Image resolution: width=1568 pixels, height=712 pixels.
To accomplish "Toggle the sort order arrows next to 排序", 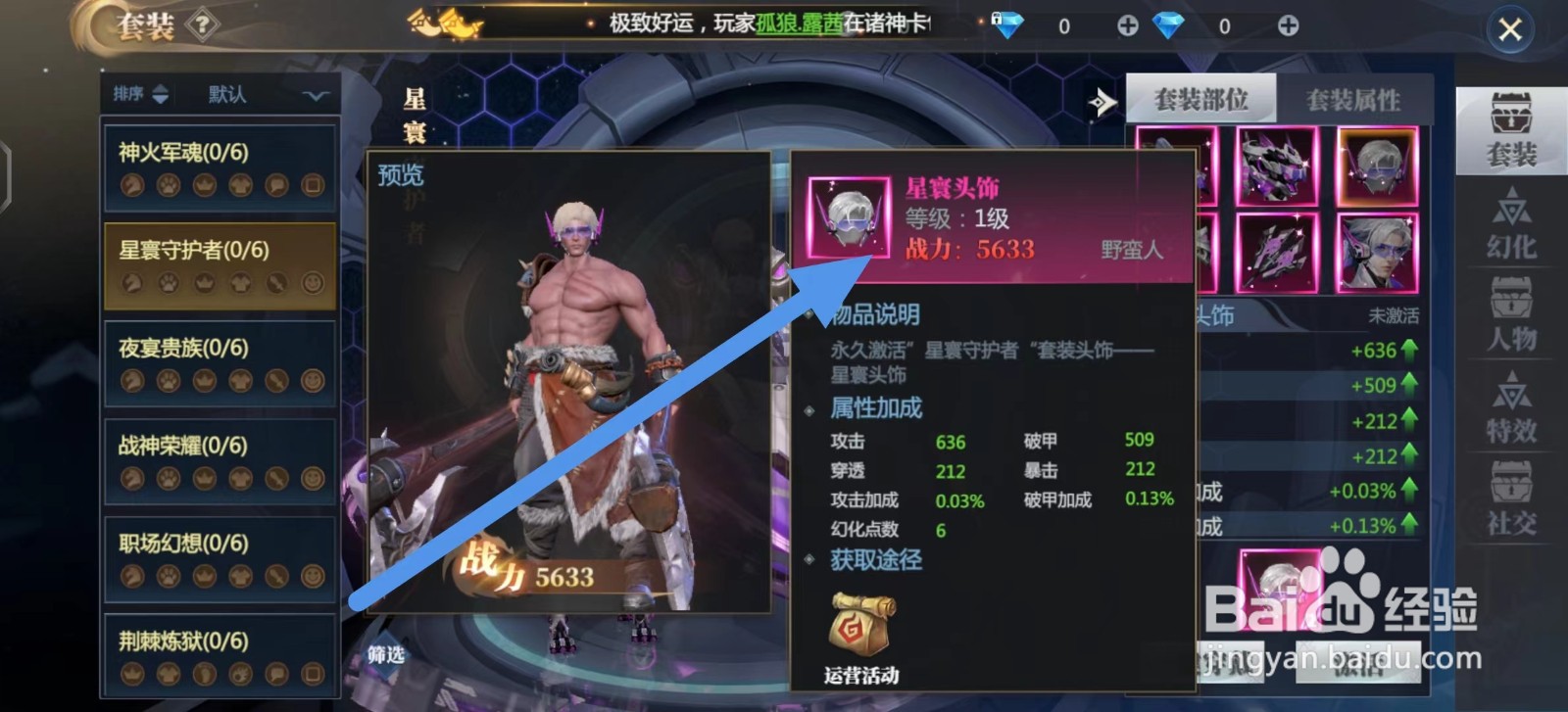I will point(160,94).
